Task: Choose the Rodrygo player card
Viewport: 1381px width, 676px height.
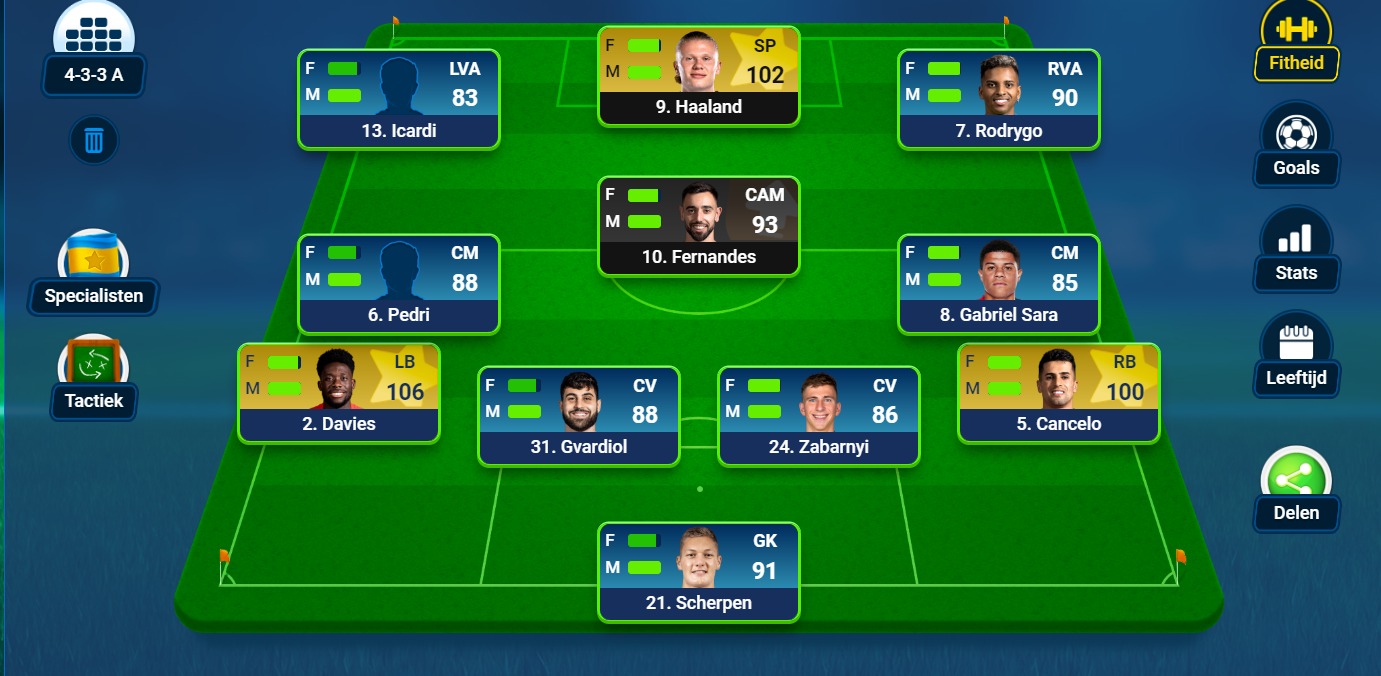Action: coord(998,99)
